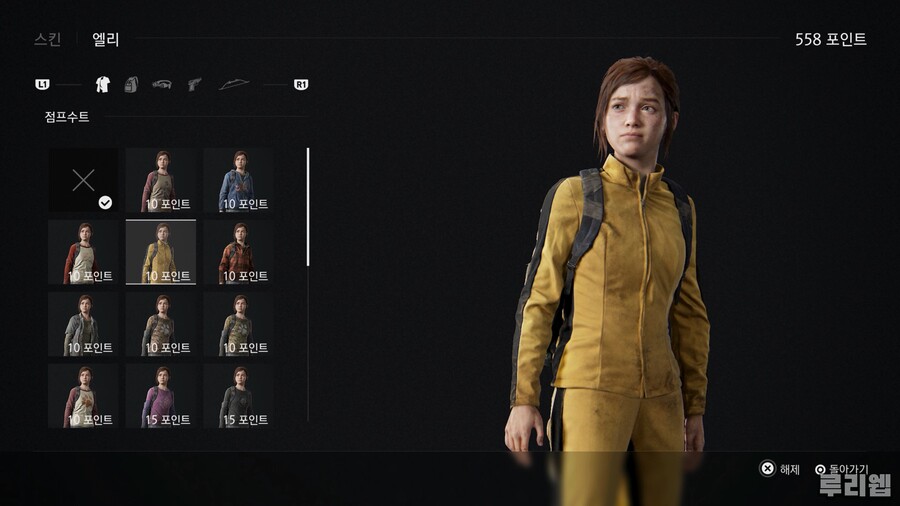
Task: Pick the red plaid flannel skin
Action: point(238,251)
